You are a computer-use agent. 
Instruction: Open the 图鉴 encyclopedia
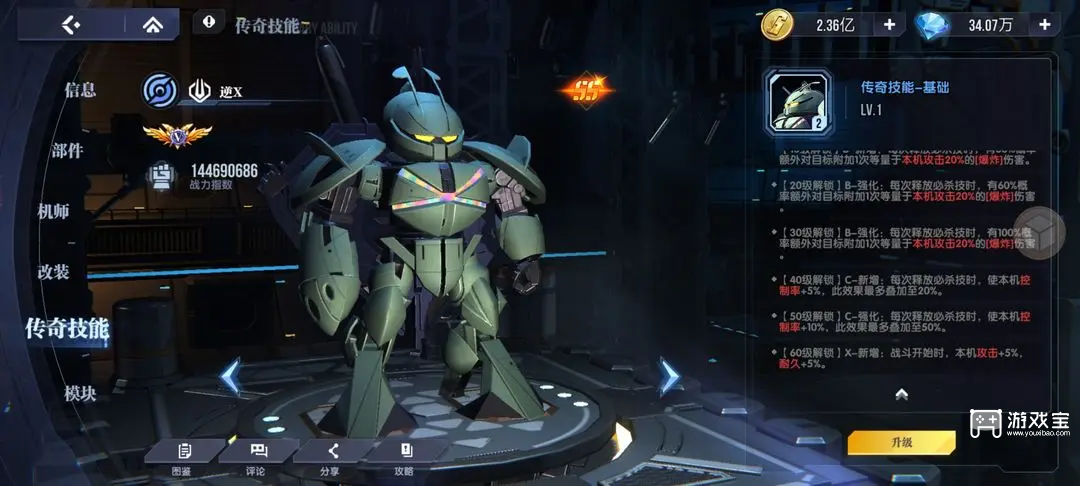pos(182,457)
